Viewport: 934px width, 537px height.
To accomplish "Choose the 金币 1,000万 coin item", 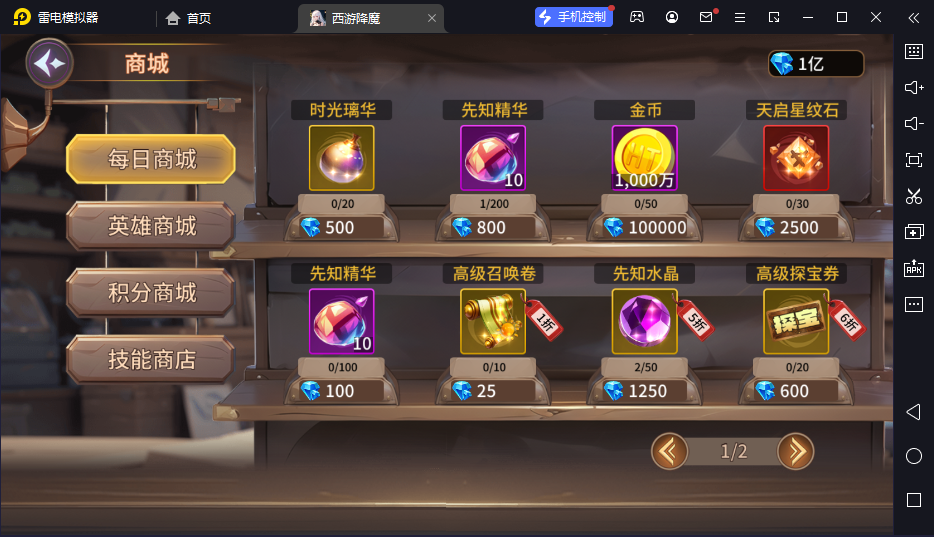I will (x=644, y=158).
